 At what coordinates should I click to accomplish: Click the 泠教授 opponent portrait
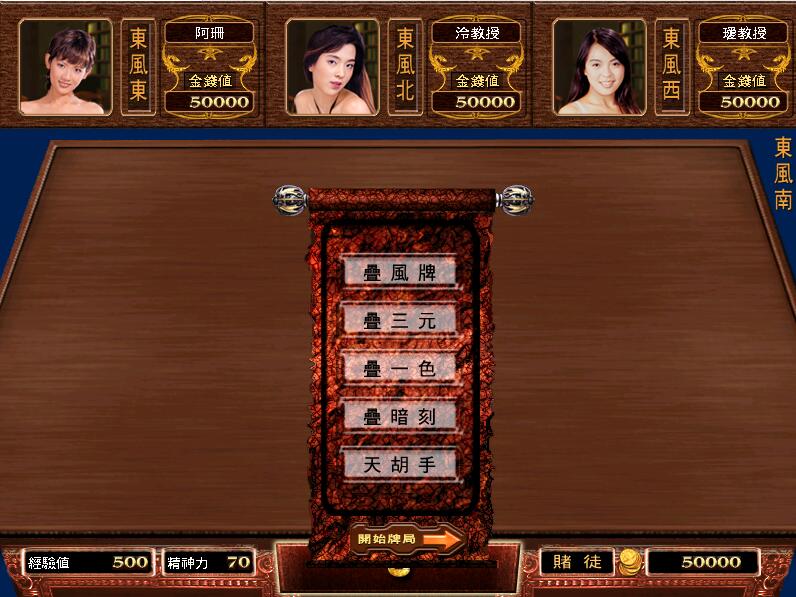tap(332, 68)
